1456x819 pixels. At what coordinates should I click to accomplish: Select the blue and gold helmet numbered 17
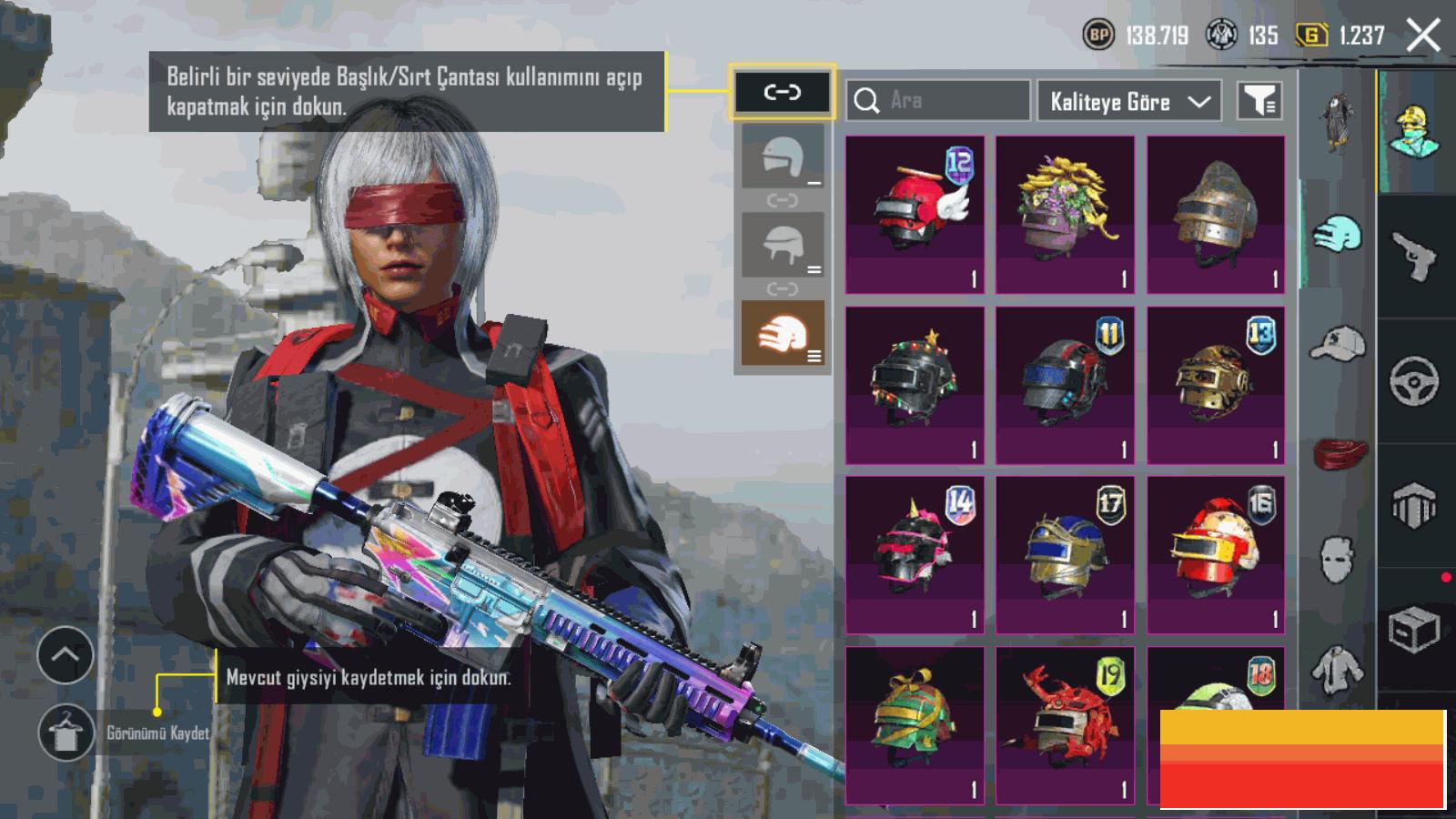coord(1065,554)
